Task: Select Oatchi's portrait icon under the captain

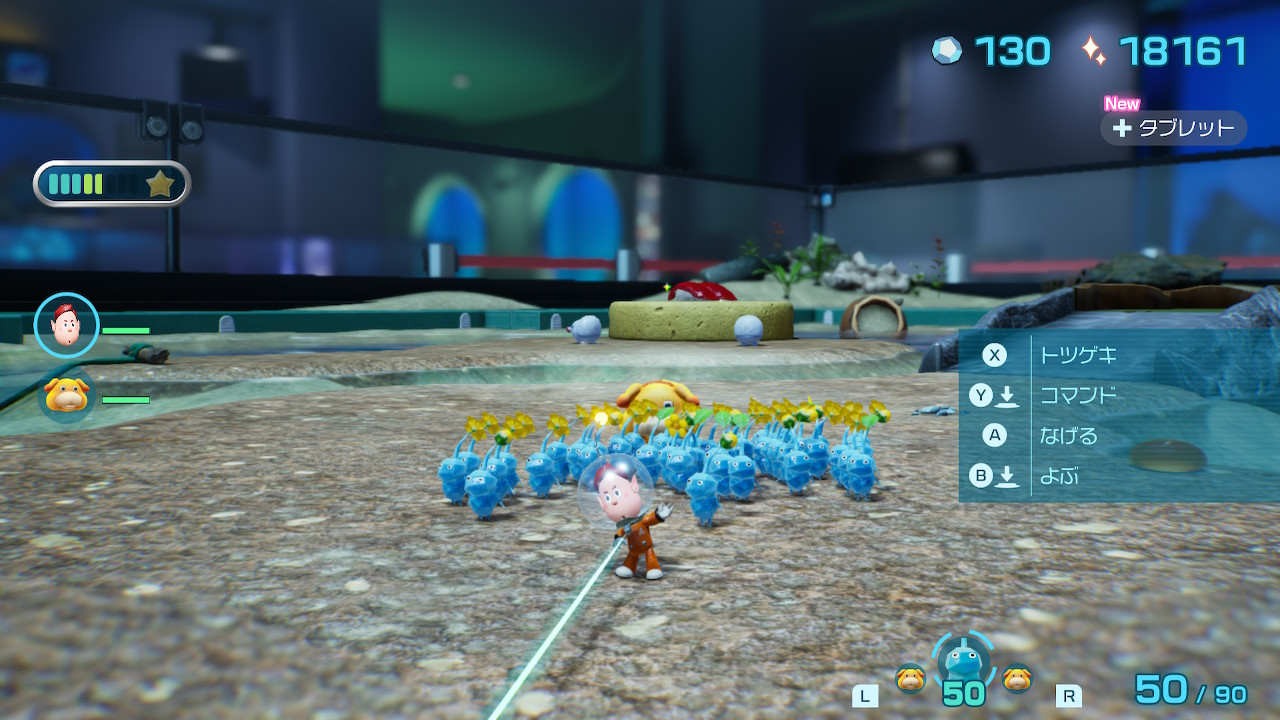Action: click(x=67, y=395)
